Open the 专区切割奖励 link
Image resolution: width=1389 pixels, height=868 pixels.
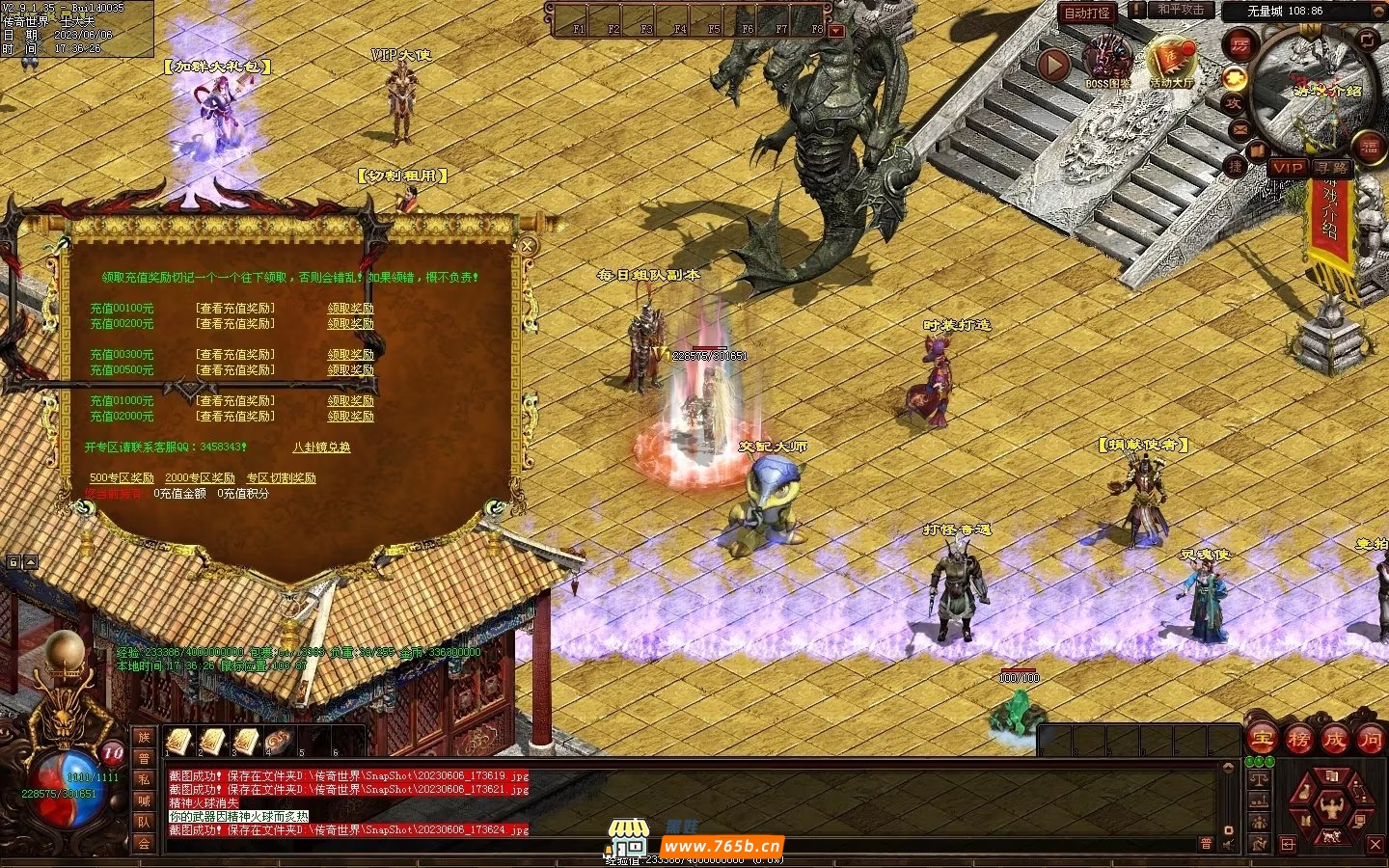(281, 478)
